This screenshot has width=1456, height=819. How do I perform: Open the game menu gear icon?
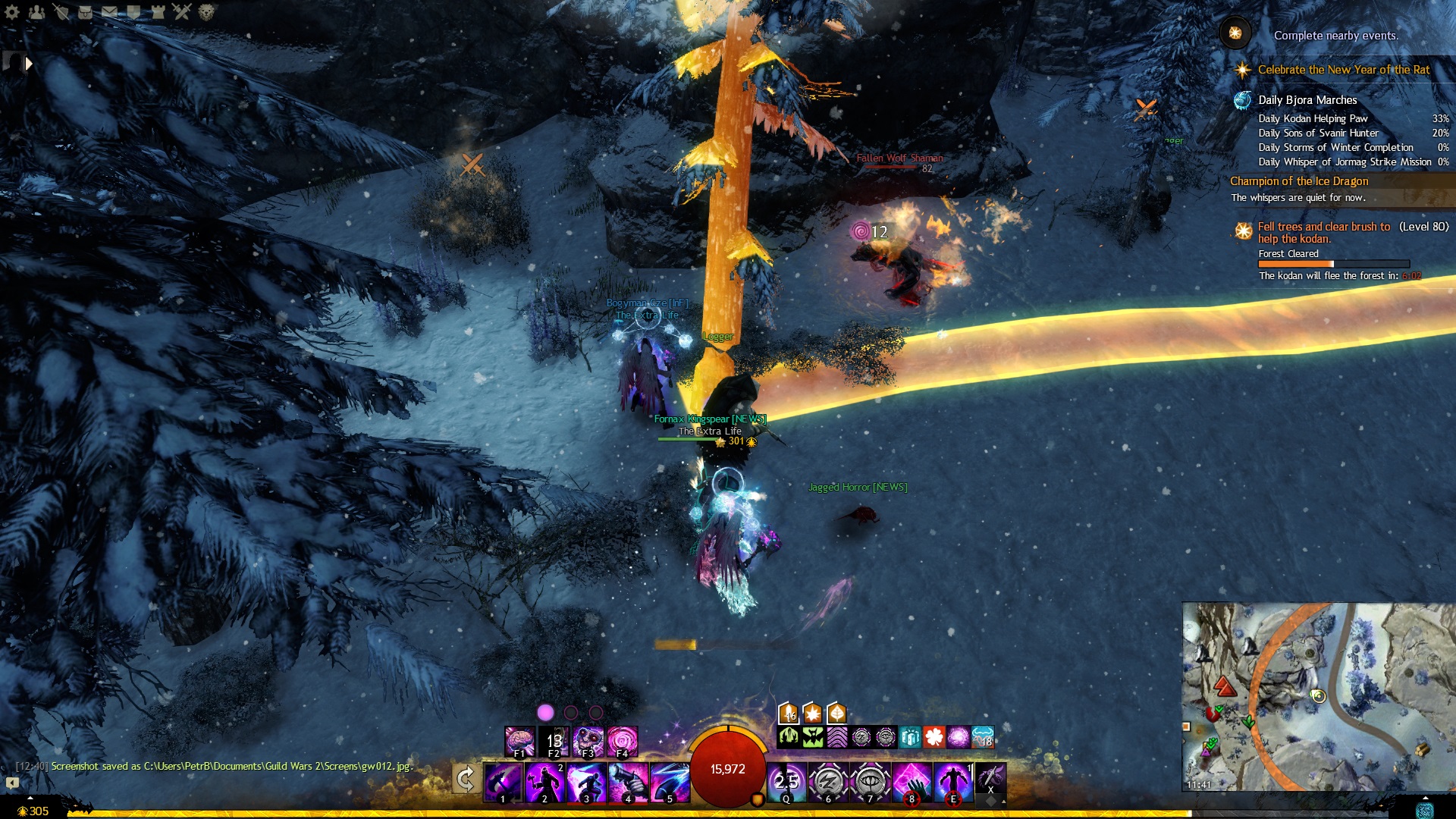[x=12, y=11]
